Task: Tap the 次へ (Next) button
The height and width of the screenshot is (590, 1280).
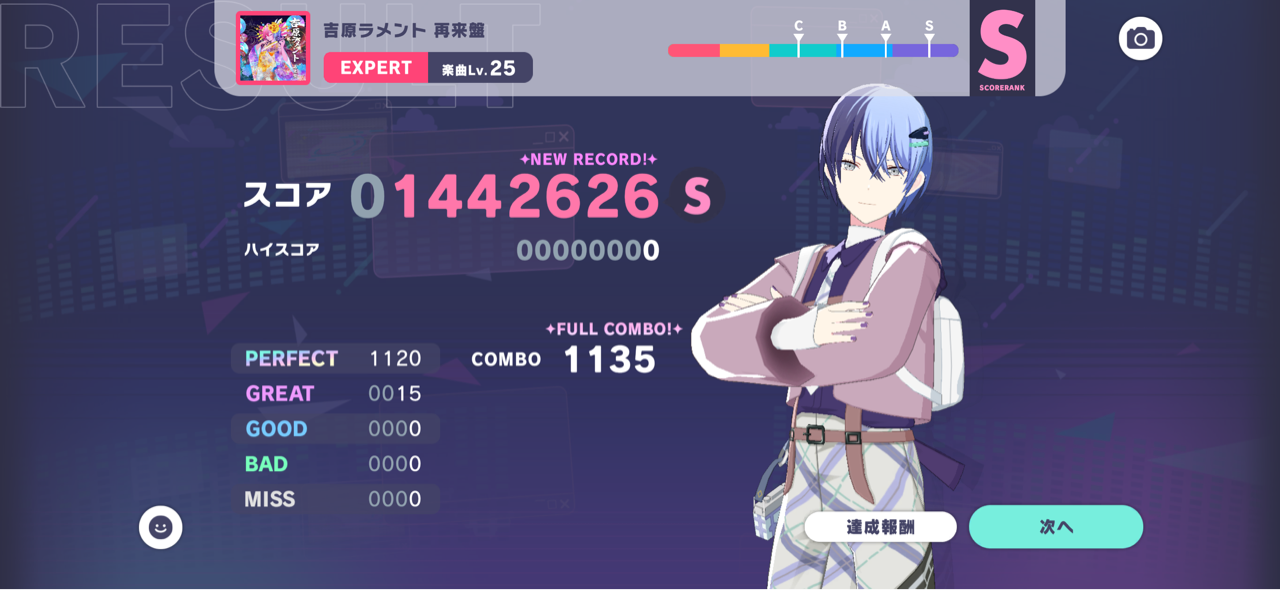Action: pos(1055,527)
